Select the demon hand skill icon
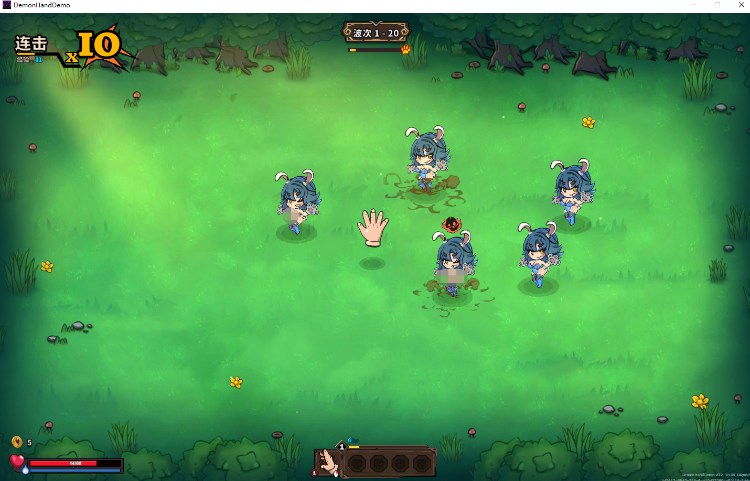Screen dimensions: 750x481 point(325,463)
